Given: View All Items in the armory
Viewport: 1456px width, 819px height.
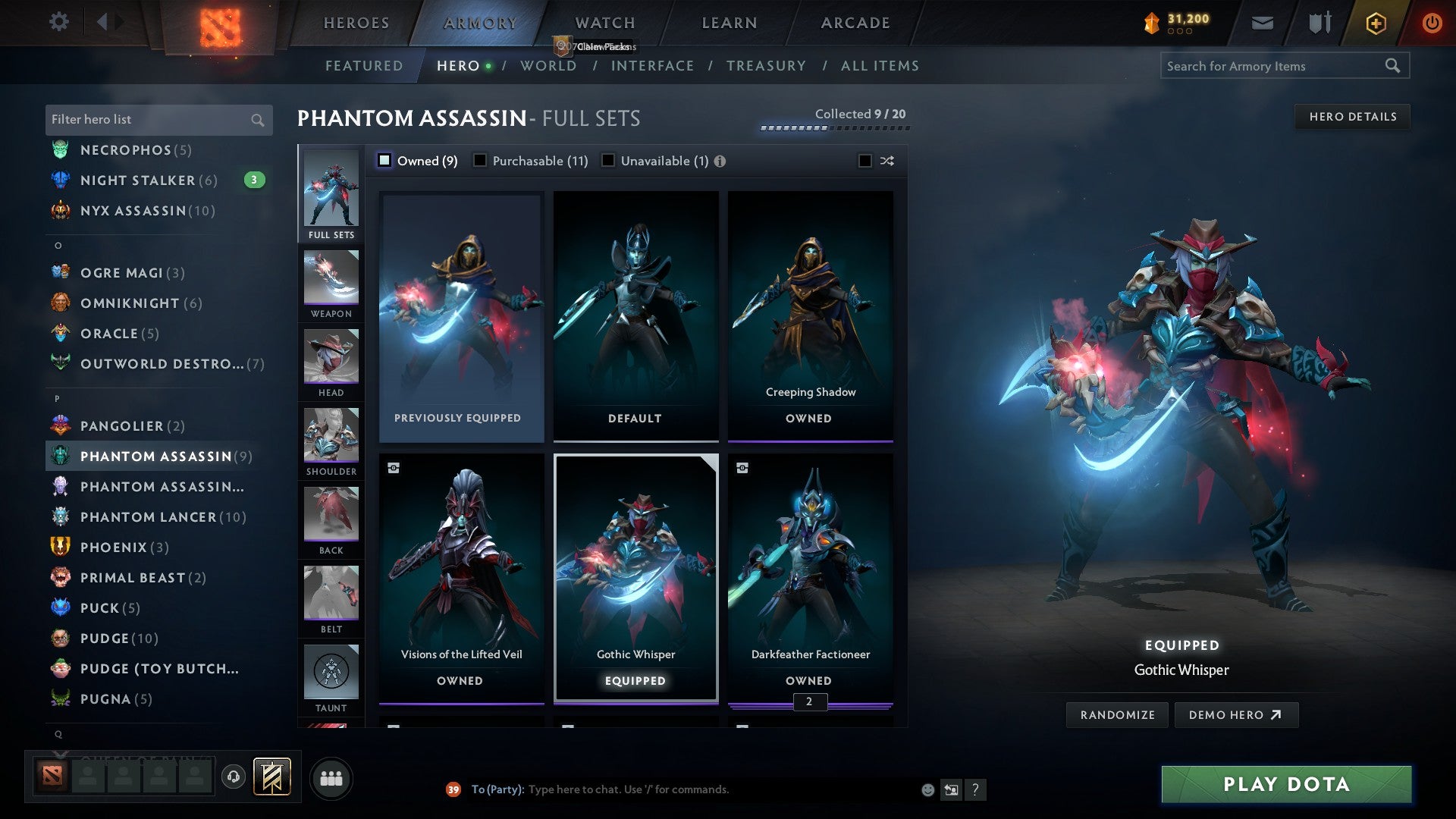Looking at the screenshot, I should (880, 66).
